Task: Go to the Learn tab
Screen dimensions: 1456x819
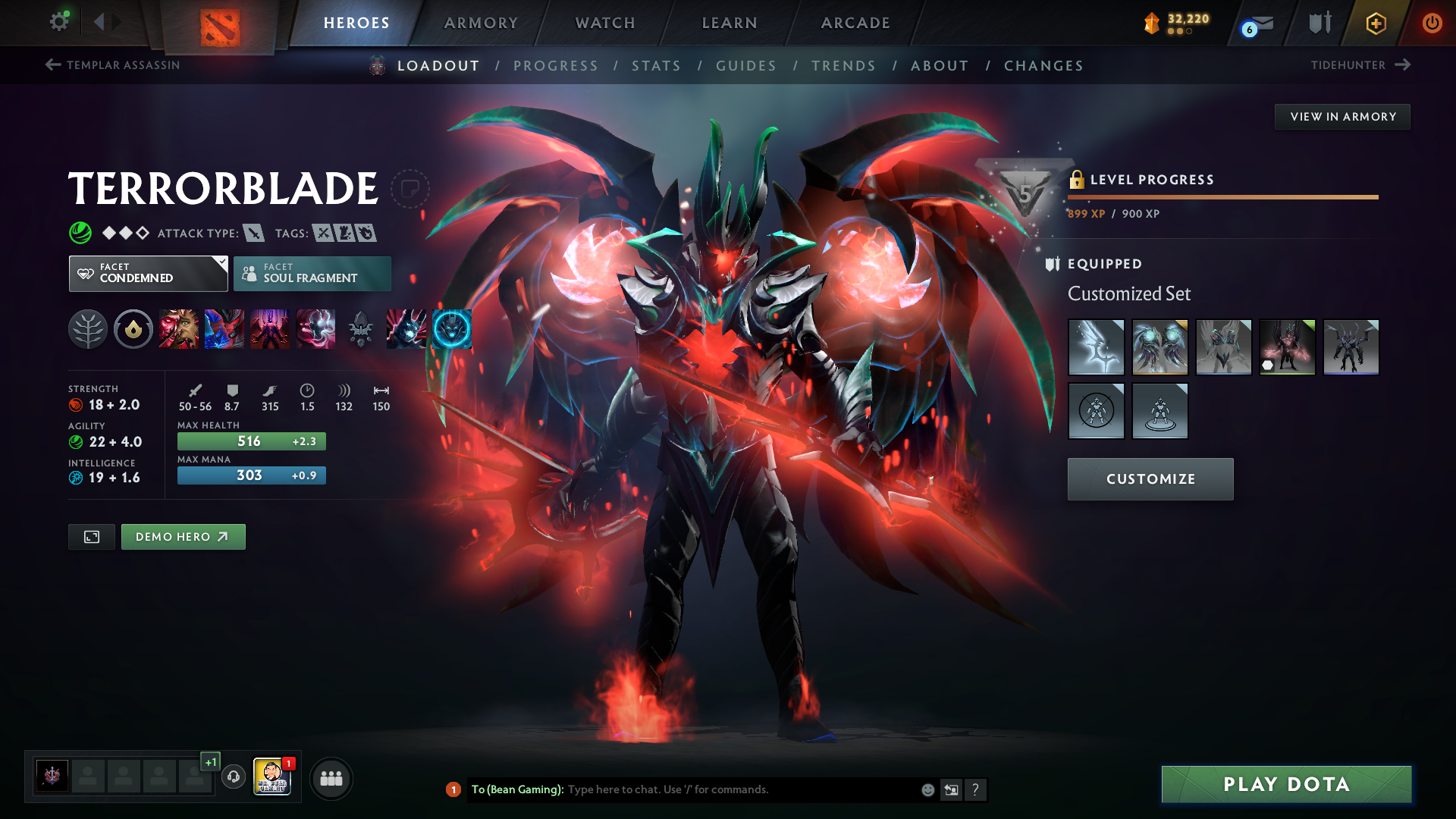Action: click(x=730, y=23)
